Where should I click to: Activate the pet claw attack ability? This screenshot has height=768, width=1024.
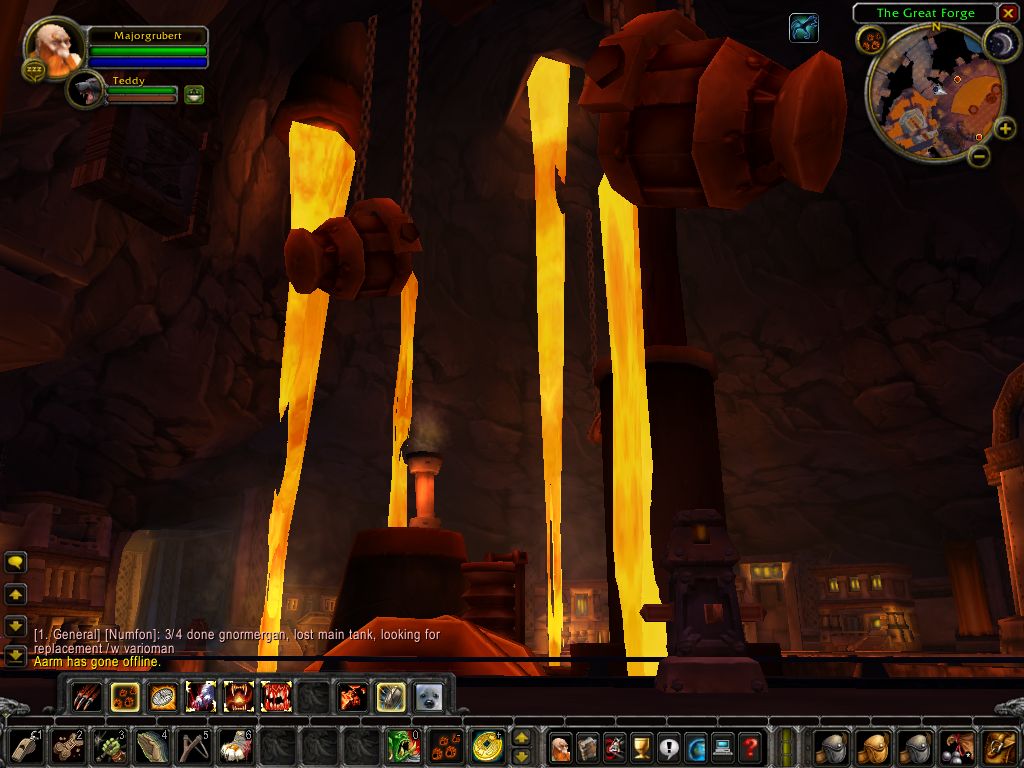point(87,696)
